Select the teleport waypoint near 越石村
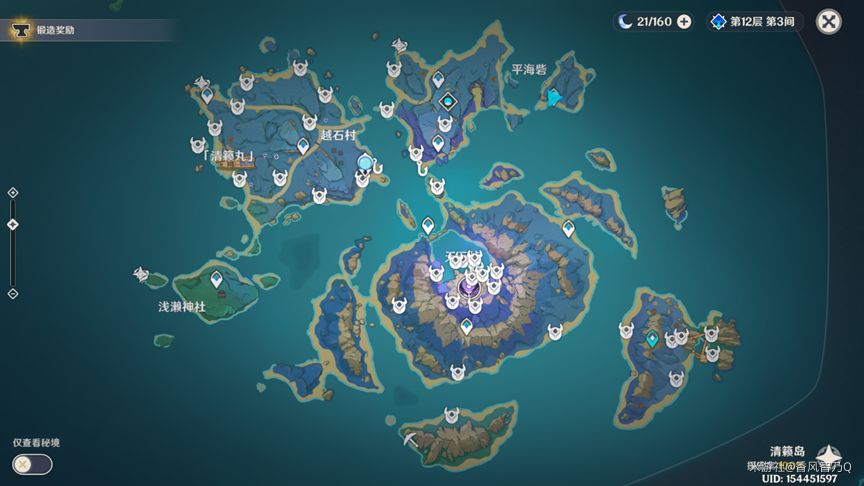864x486 pixels. [x=303, y=146]
